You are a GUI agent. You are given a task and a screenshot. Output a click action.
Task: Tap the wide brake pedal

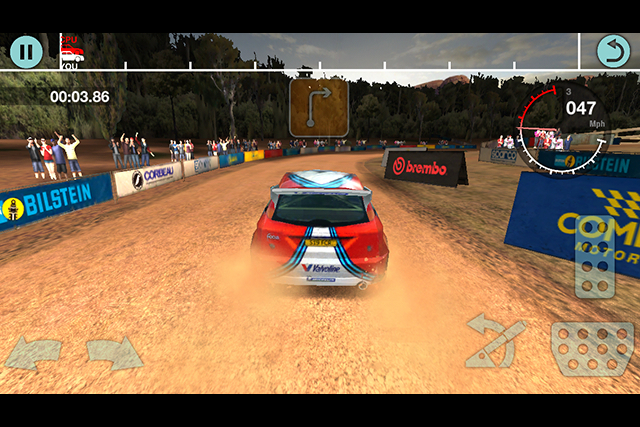(592, 347)
